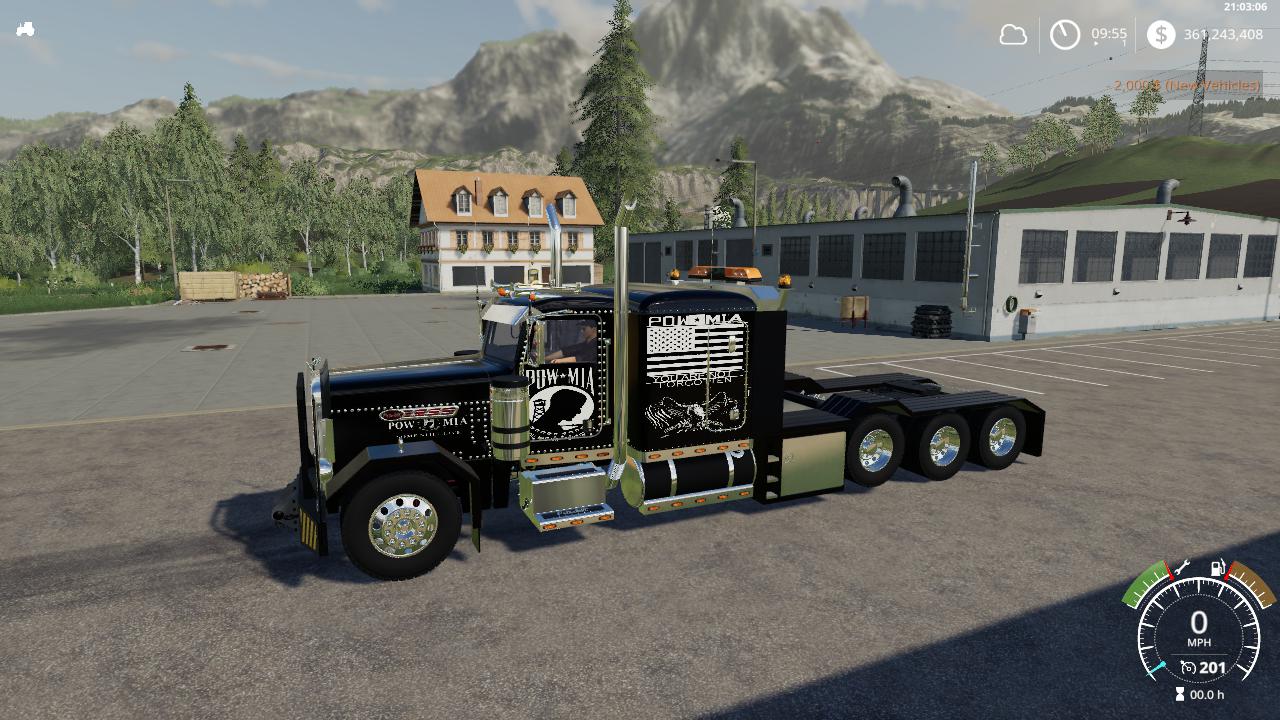Click the fuel pump icon on gauge
This screenshot has height=720, width=1280.
(1218, 569)
